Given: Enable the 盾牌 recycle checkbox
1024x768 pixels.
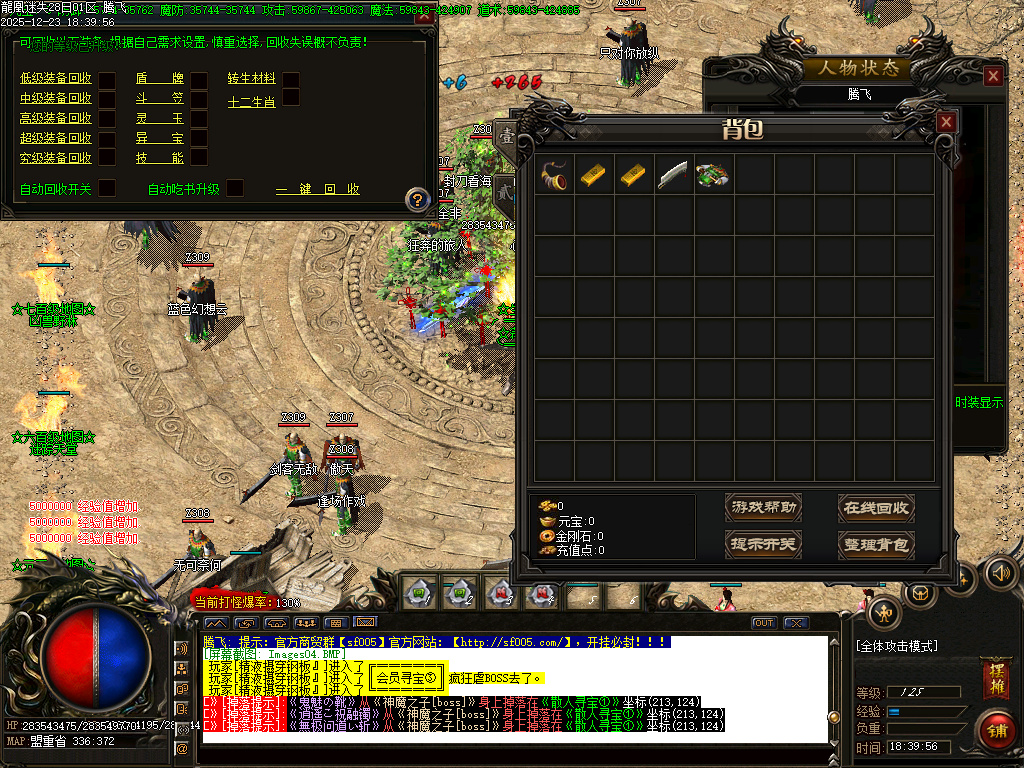Looking at the screenshot, I should [x=199, y=79].
